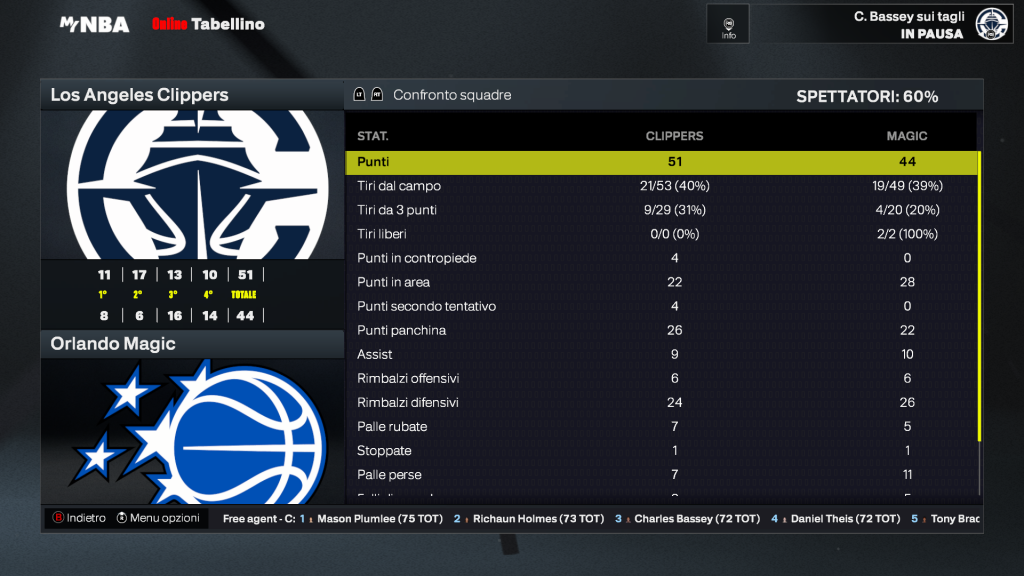This screenshot has height=576, width=1024.
Task: Select the Assist stat row
Action: (660, 354)
